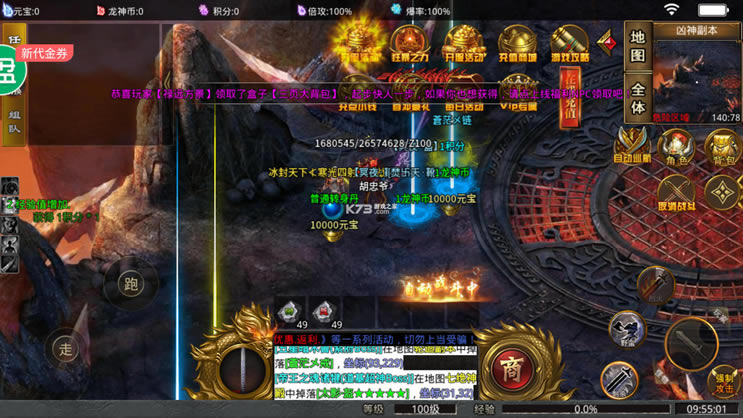
Task: Click the 全体 button beside the minimap
Action: 638,96
